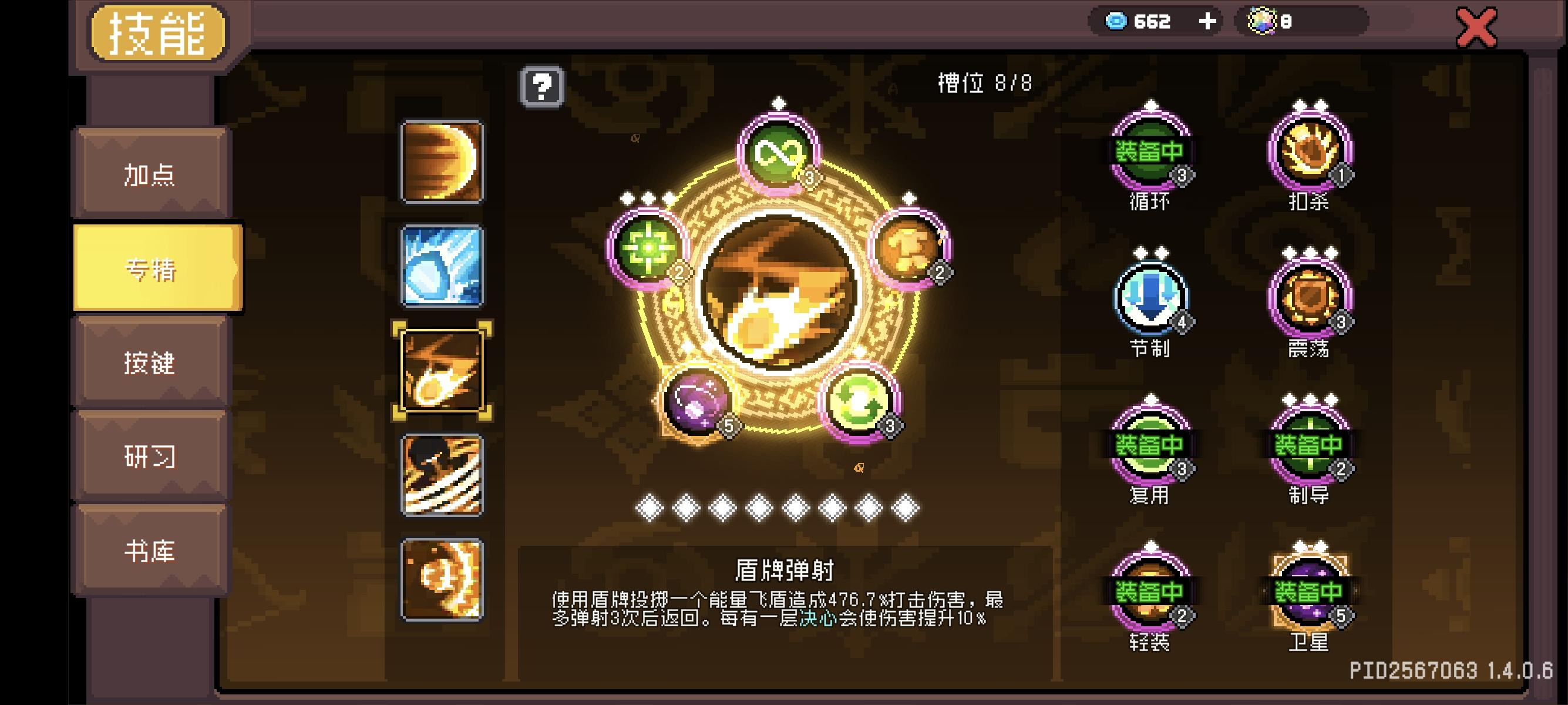Click the plus button next to 662 currency

(1207, 21)
